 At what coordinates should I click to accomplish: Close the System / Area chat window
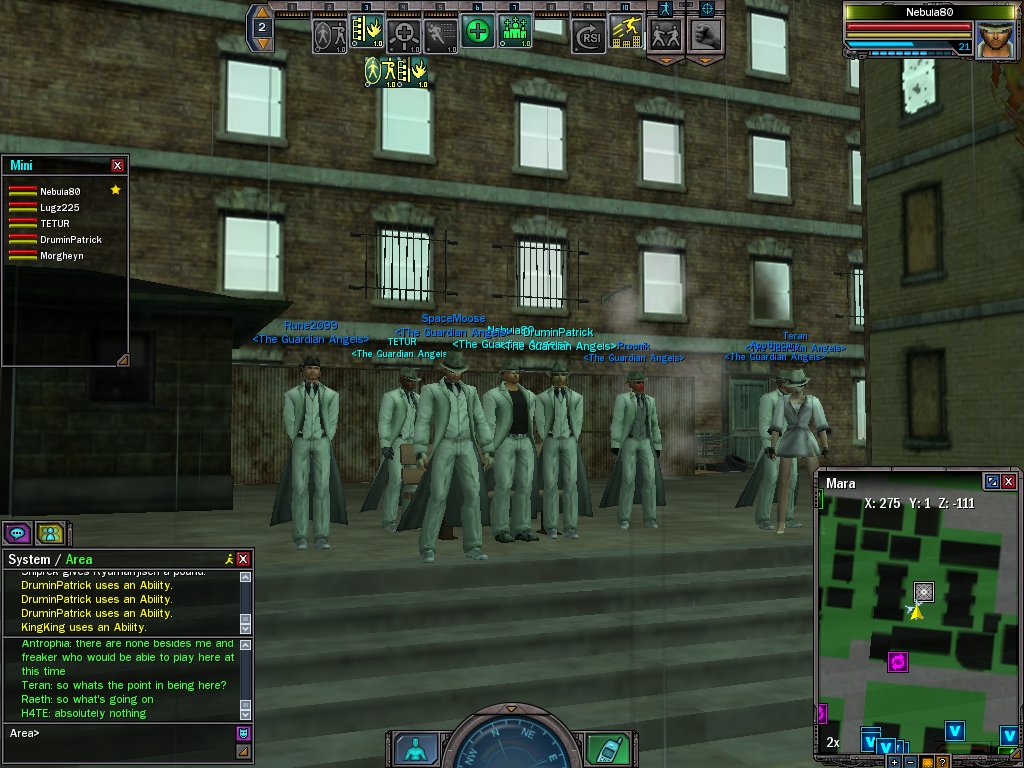pos(243,559)
